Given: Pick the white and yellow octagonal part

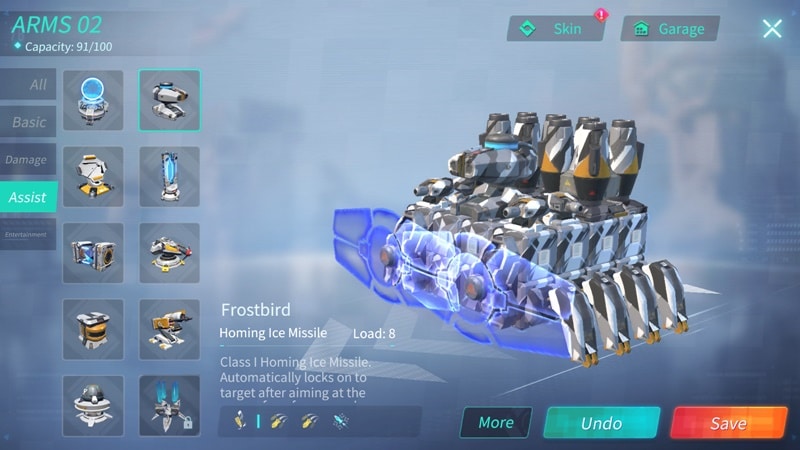Looking at the screenshot, I should (93, 176).
